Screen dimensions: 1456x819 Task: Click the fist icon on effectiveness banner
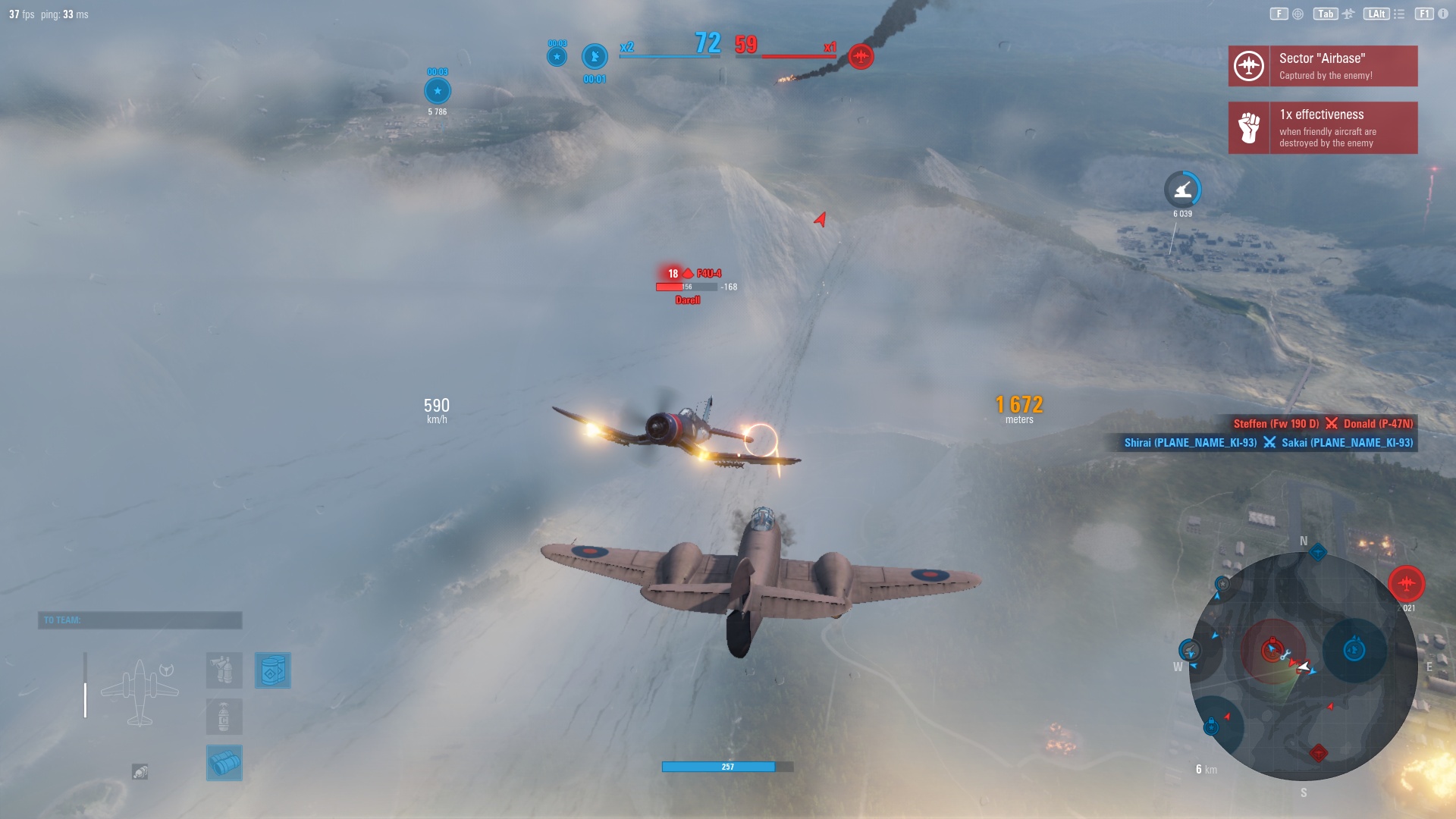[x=1248, y=127]
